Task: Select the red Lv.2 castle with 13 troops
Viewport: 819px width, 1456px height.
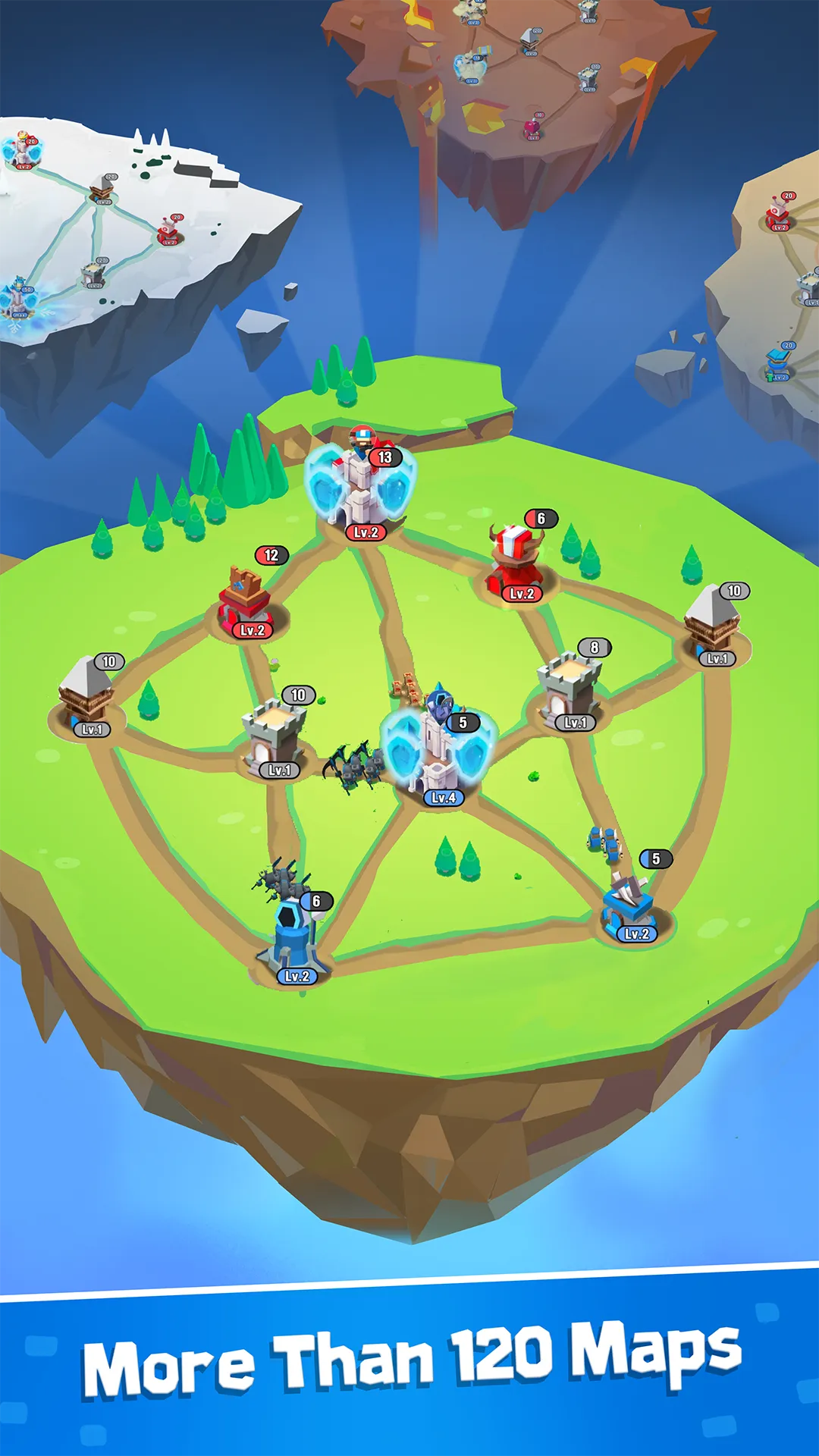Action: [x=361, y=487]
